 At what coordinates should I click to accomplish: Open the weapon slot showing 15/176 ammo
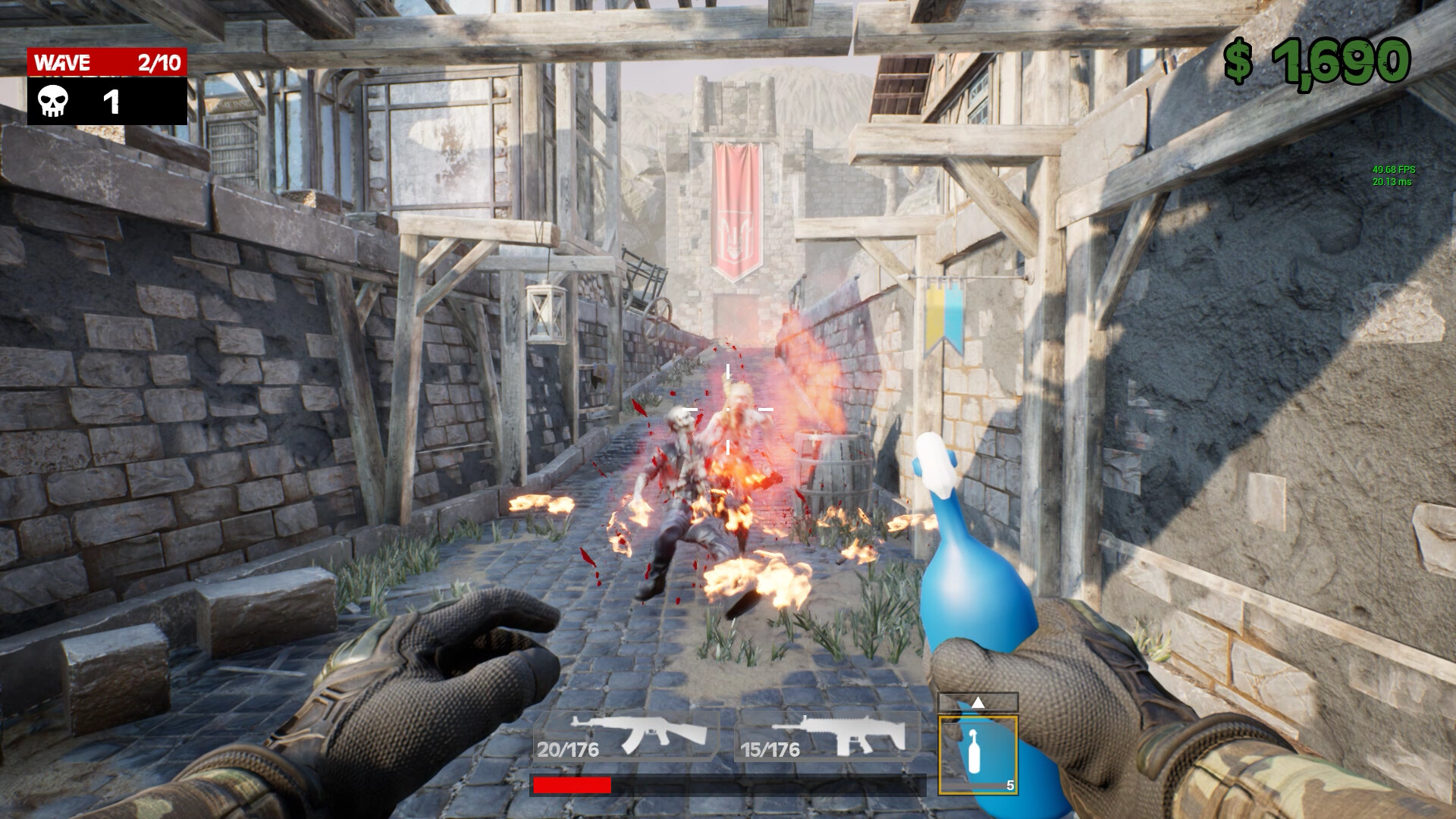(x=770, y=751)
